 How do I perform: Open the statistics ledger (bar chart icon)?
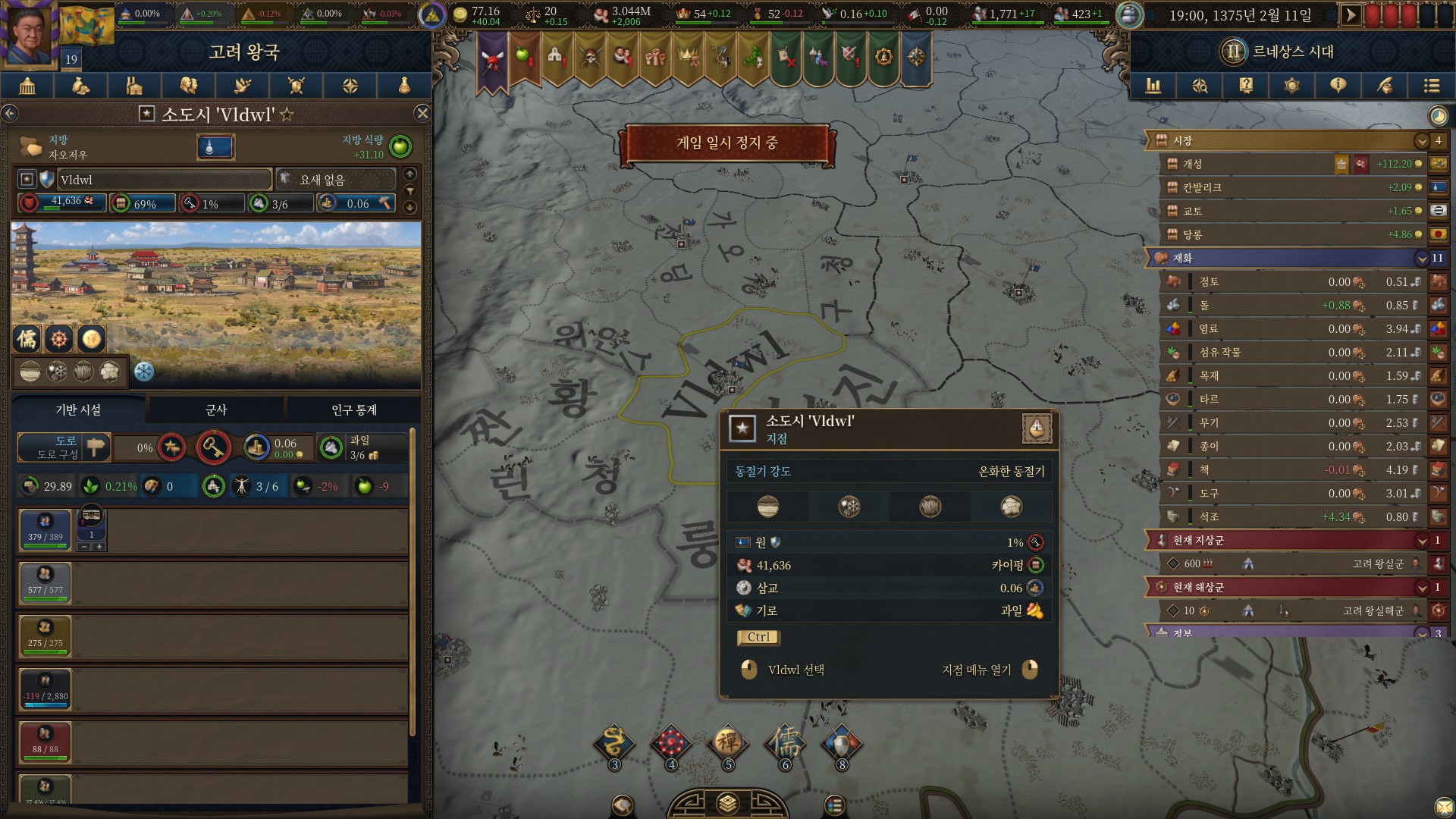[x=1154, y=86]
